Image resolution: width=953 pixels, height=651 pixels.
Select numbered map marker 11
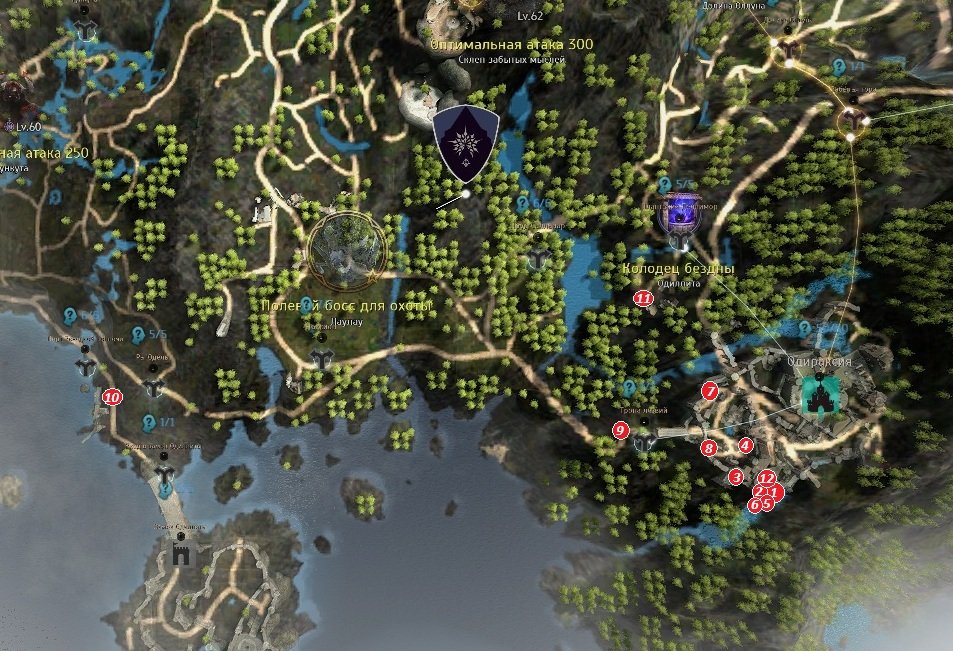click(643, 297)
